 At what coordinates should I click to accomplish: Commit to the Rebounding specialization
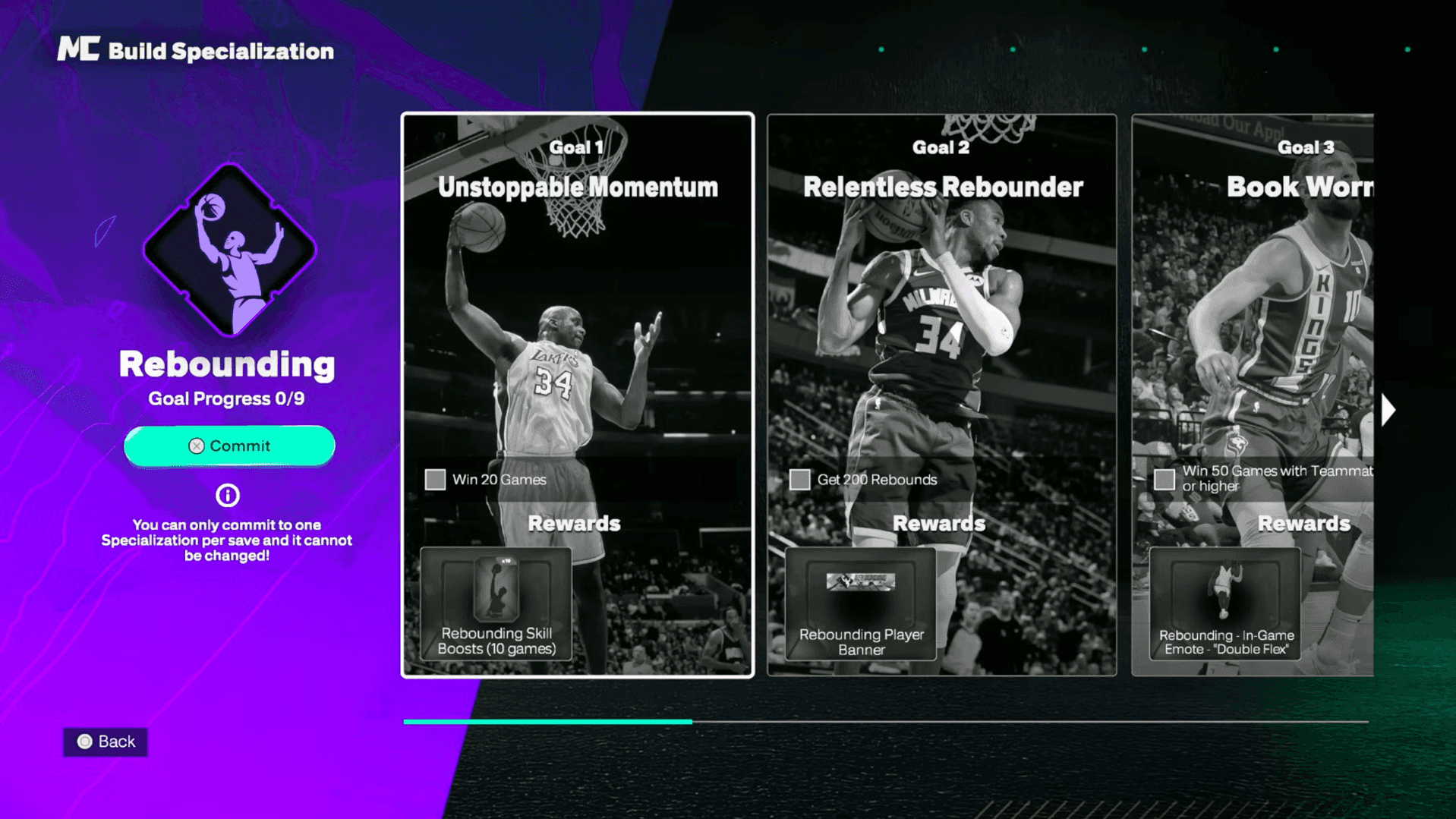229,446
